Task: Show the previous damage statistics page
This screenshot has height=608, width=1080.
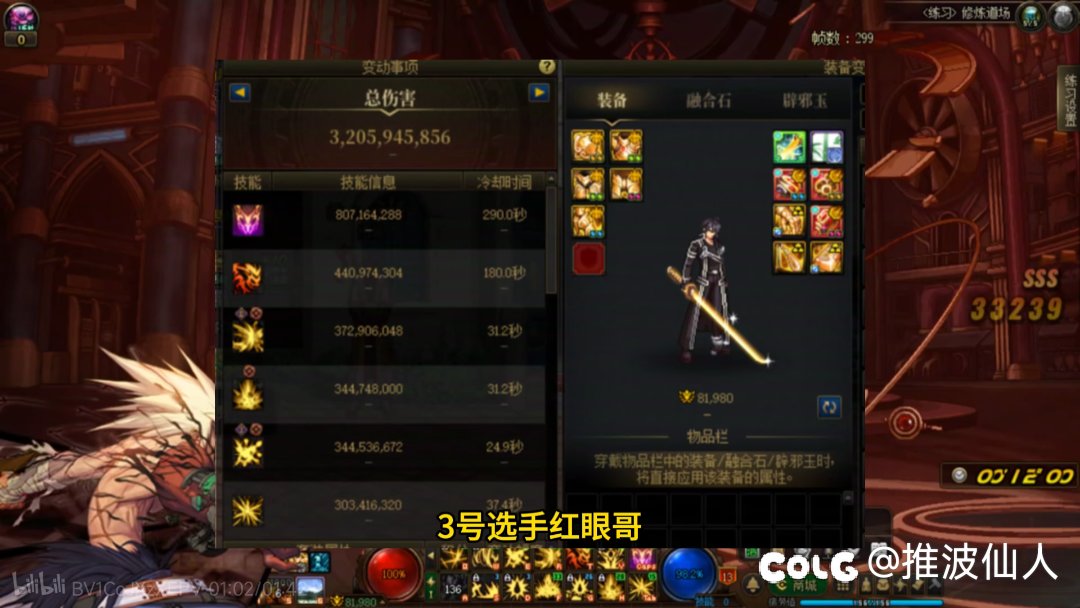Action: [240, 93]
